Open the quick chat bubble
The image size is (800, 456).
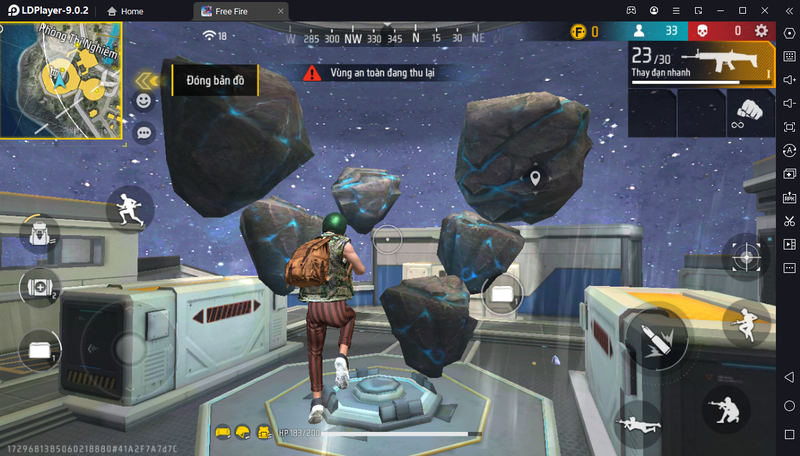click(x=144, y=131)
